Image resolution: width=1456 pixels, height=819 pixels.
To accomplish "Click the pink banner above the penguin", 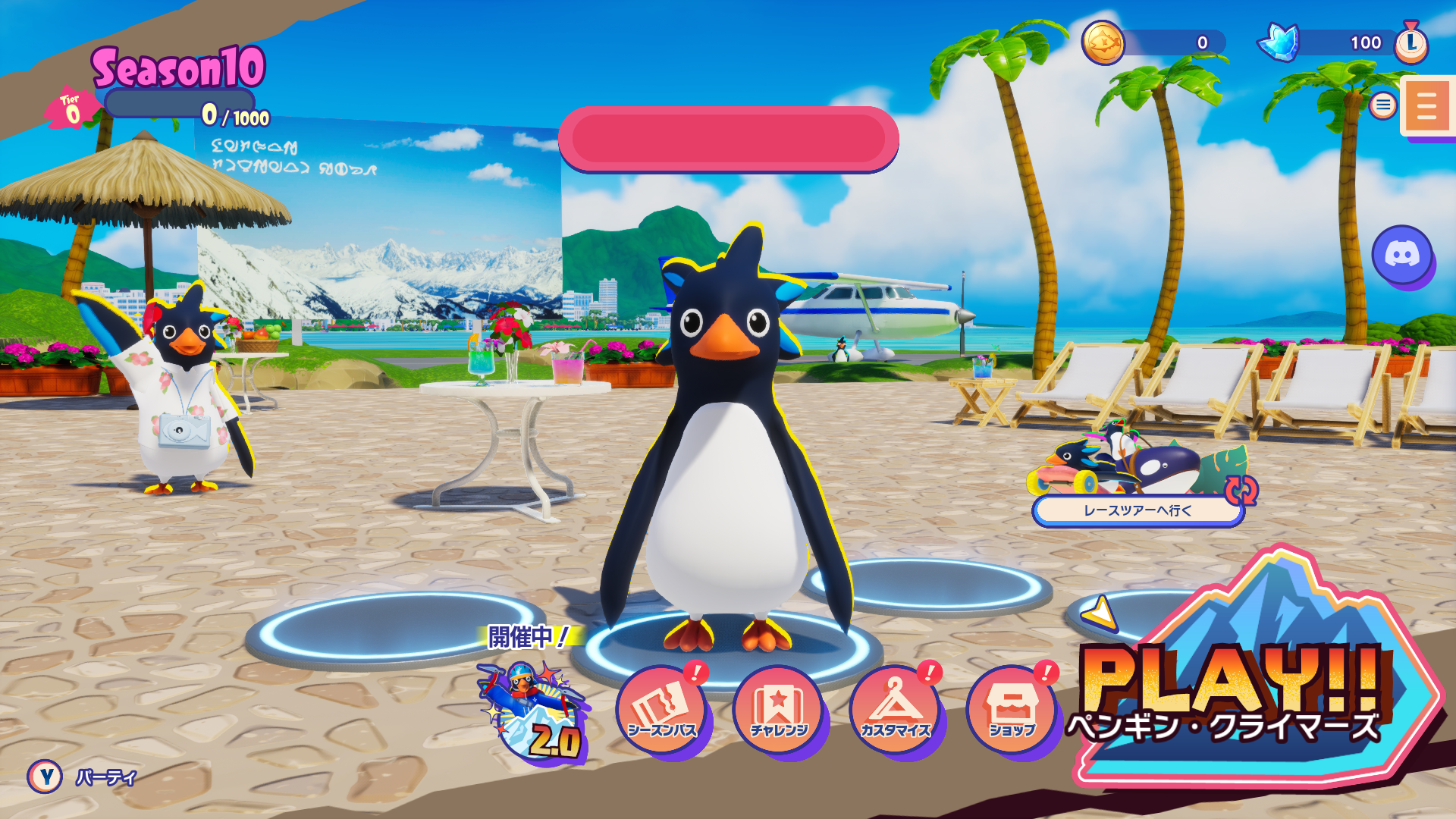I will coord(728,139).
